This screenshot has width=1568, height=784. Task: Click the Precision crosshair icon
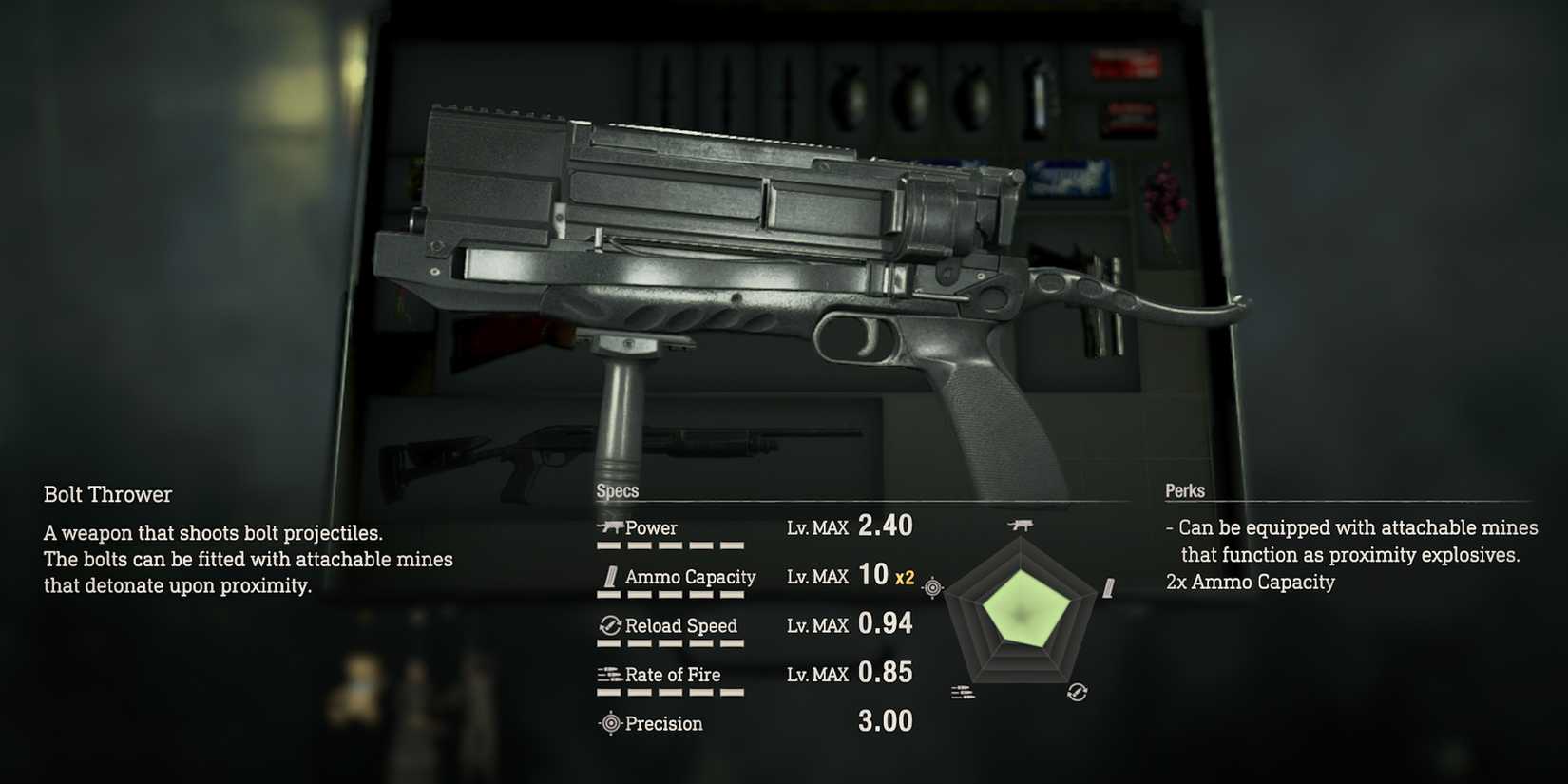click(x=609, y=723)
